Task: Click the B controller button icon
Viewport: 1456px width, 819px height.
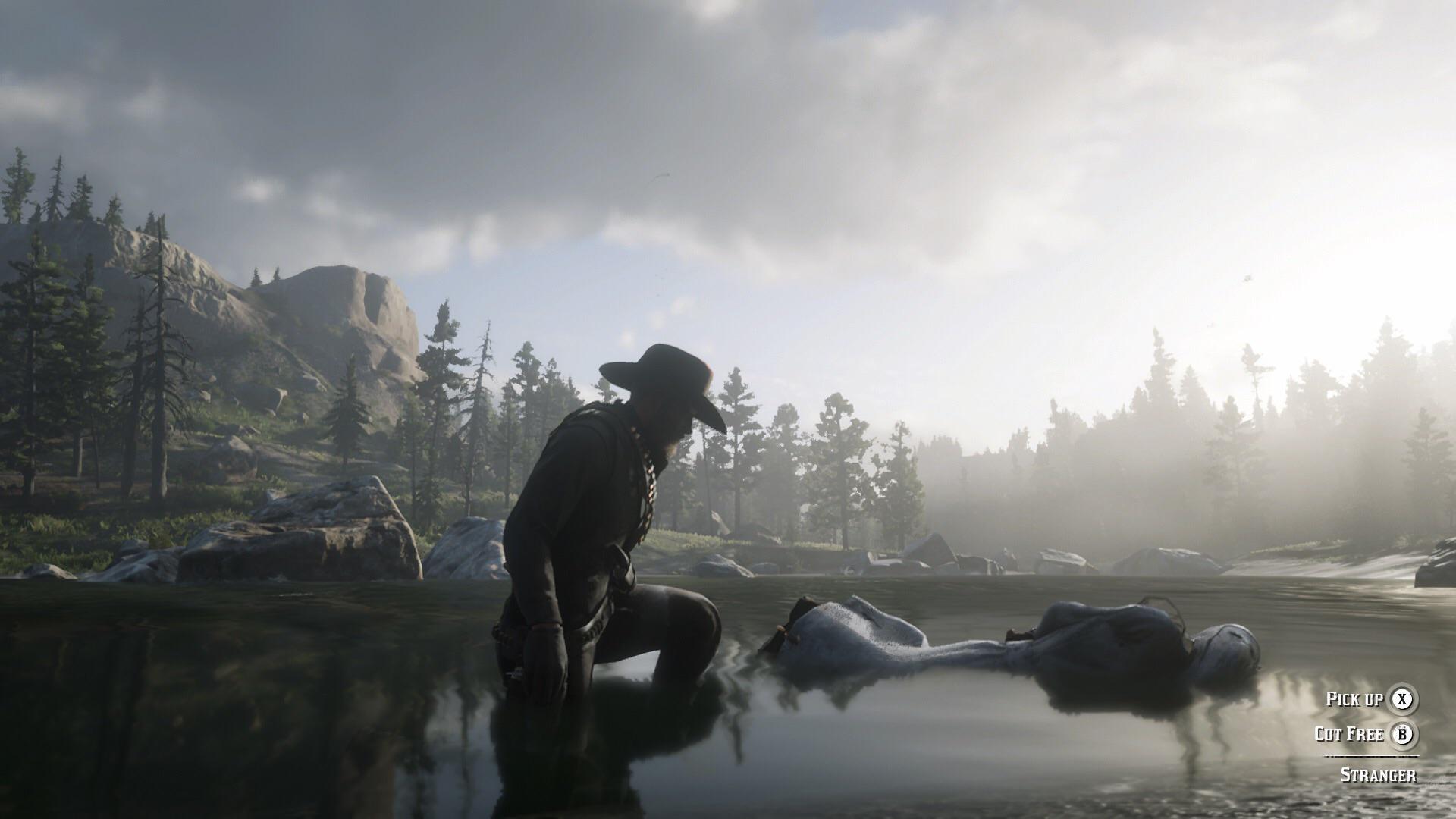Action: [1403, 734]
